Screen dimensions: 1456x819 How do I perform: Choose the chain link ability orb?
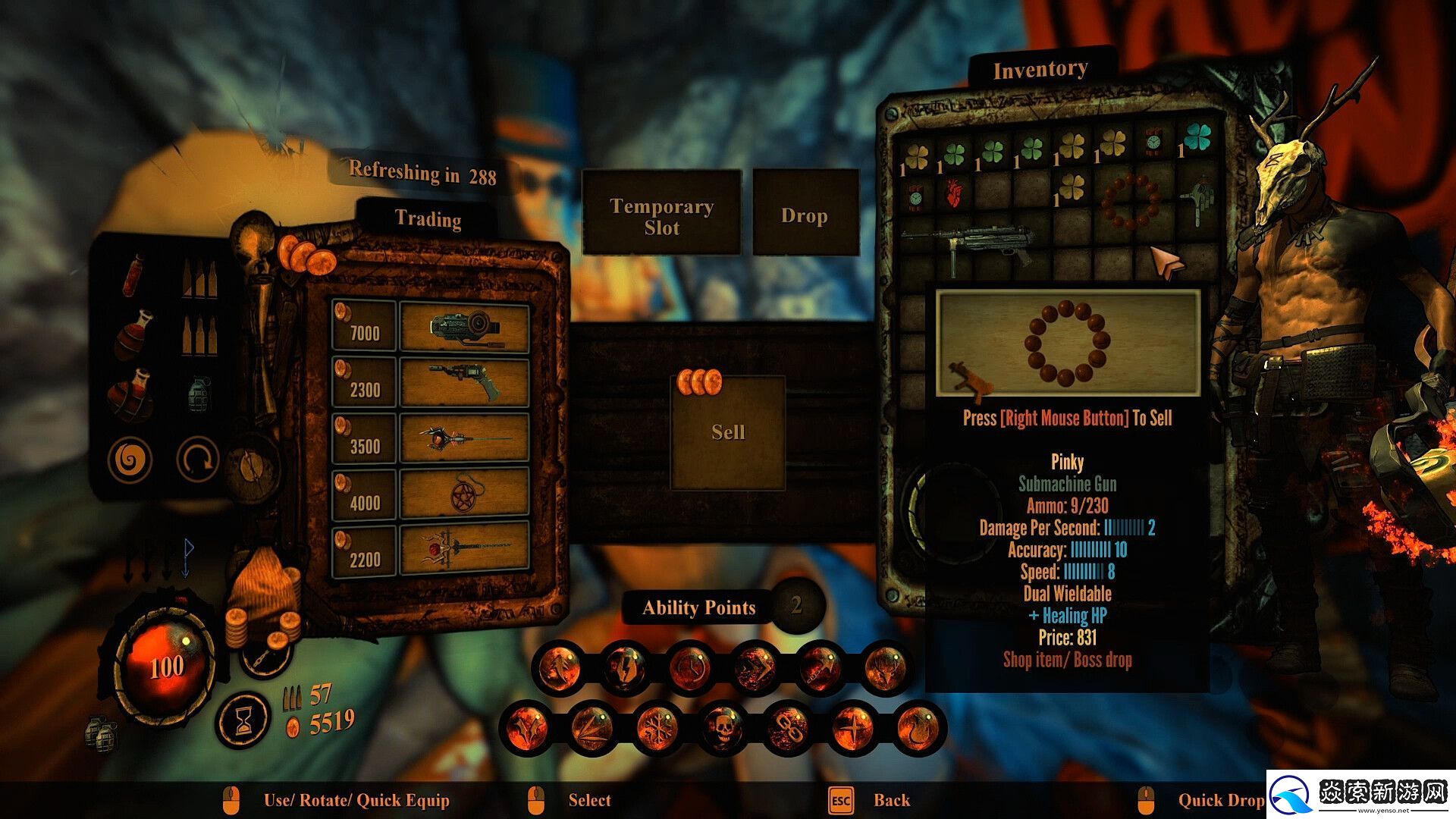pyautogui.click(x=788, y=729)
